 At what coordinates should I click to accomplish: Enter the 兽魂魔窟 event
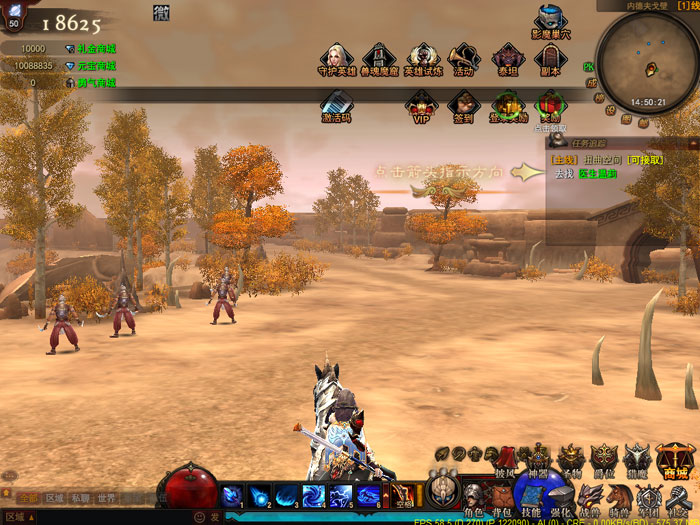(x=379, y=58)
